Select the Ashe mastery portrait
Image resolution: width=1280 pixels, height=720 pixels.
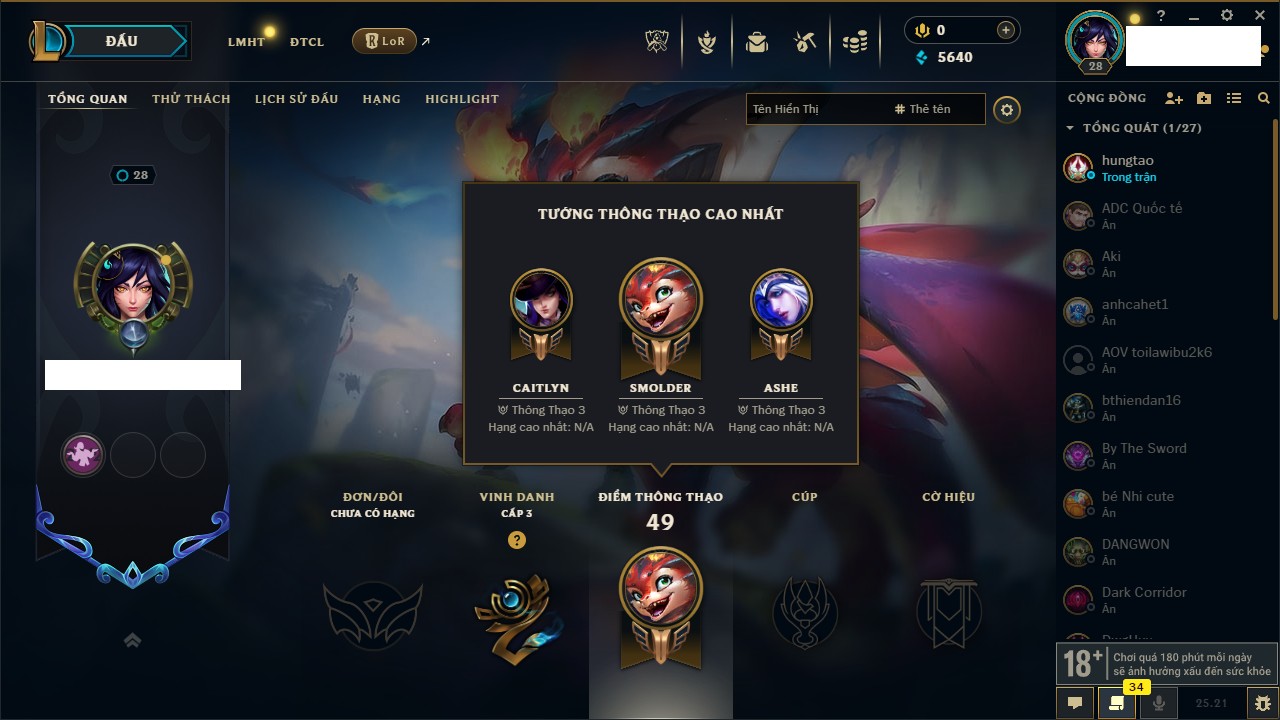coord(781,300)
